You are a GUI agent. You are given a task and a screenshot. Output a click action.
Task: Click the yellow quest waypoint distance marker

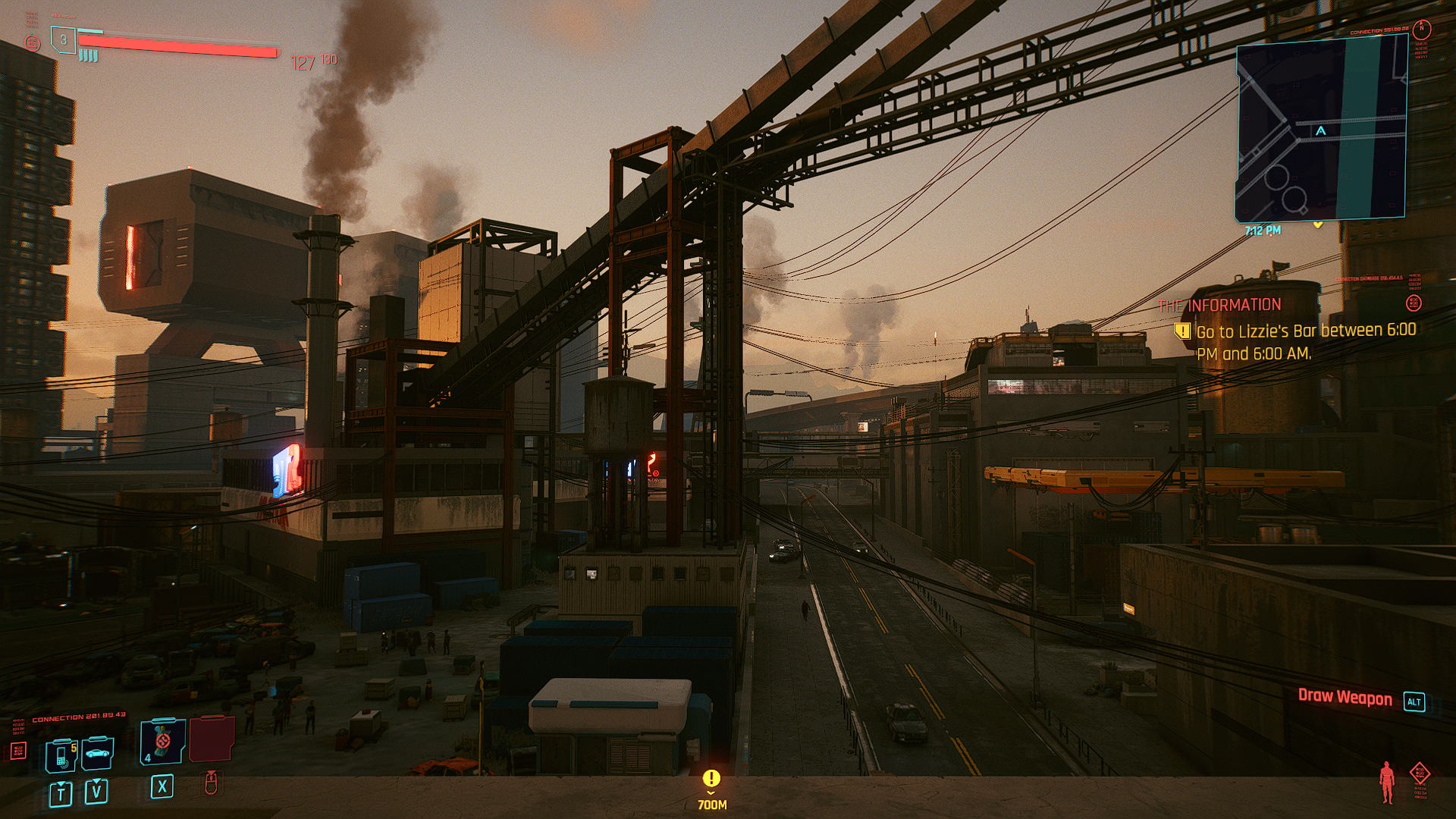tap(711, 789)
